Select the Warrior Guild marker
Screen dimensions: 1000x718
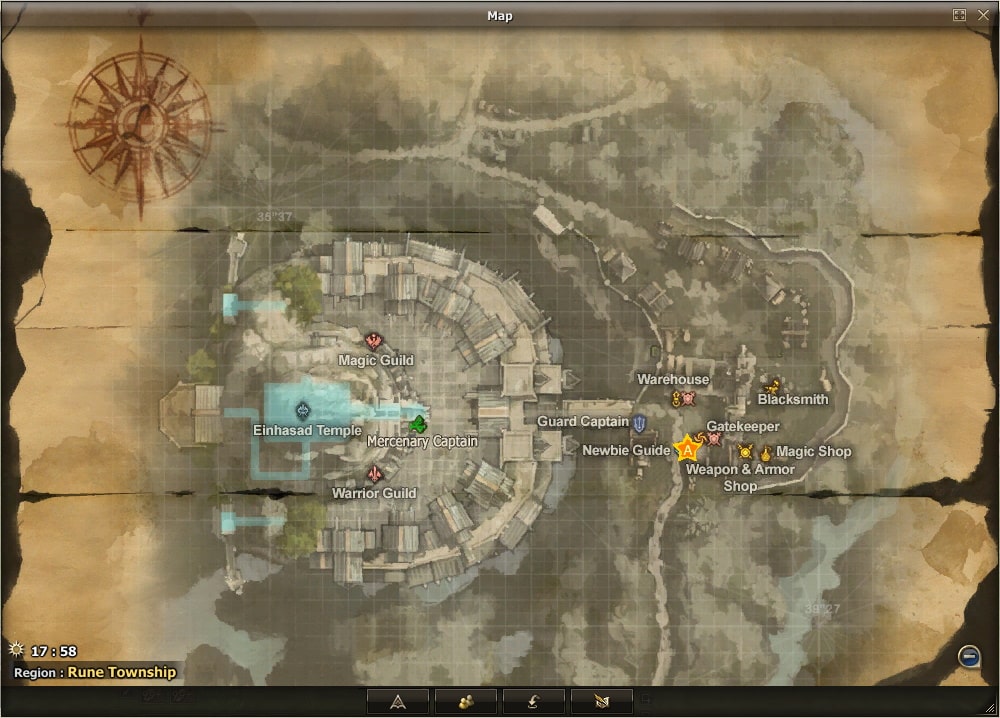pos(375,474)
